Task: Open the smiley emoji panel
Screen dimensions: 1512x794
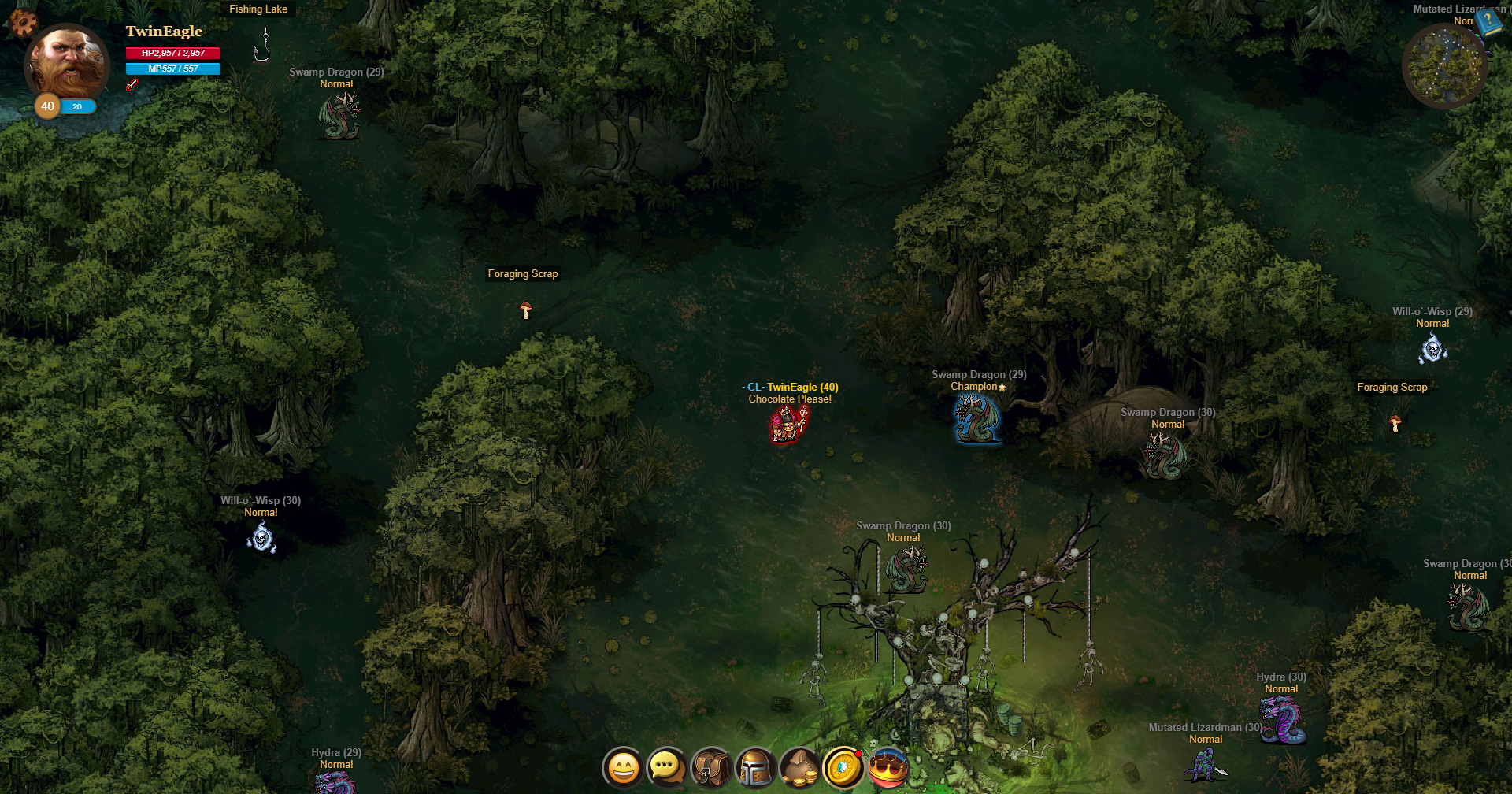Action: tap(621, 766)
